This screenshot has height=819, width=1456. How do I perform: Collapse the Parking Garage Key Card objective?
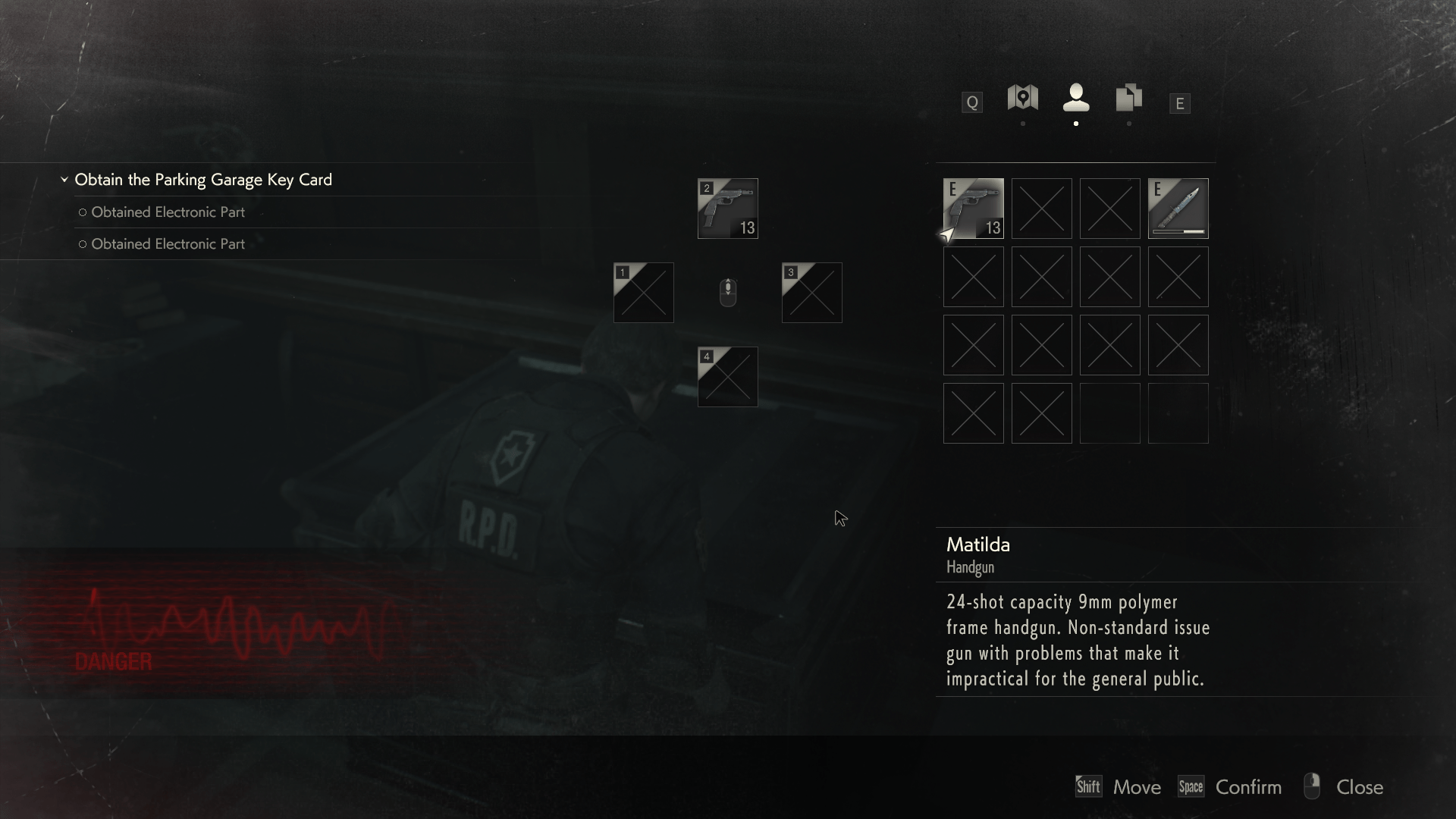[64, 180]
